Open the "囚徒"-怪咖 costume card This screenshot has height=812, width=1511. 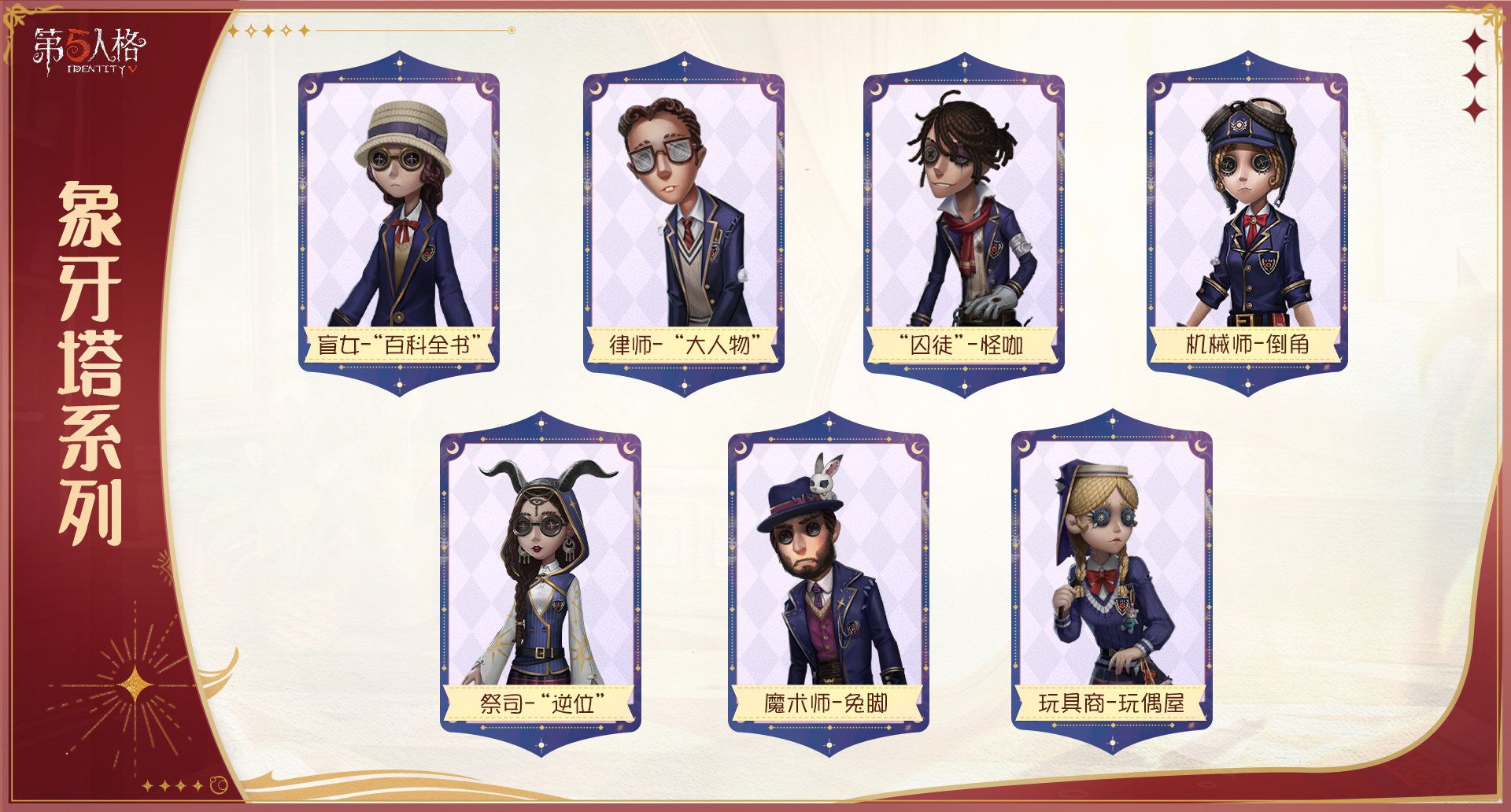point(963,224)
